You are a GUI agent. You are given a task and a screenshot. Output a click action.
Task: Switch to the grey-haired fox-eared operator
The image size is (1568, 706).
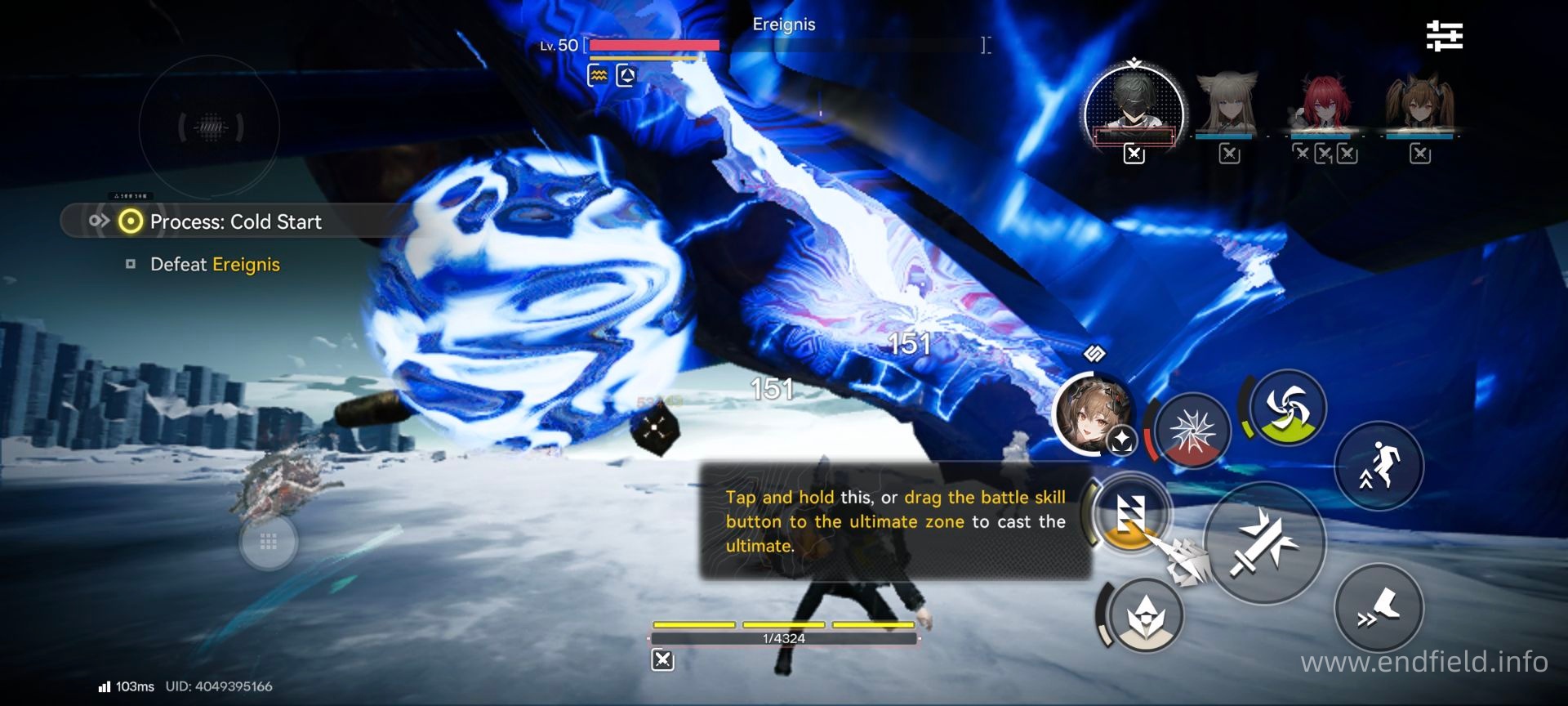pyautogui.click(x=1227, y=103)
